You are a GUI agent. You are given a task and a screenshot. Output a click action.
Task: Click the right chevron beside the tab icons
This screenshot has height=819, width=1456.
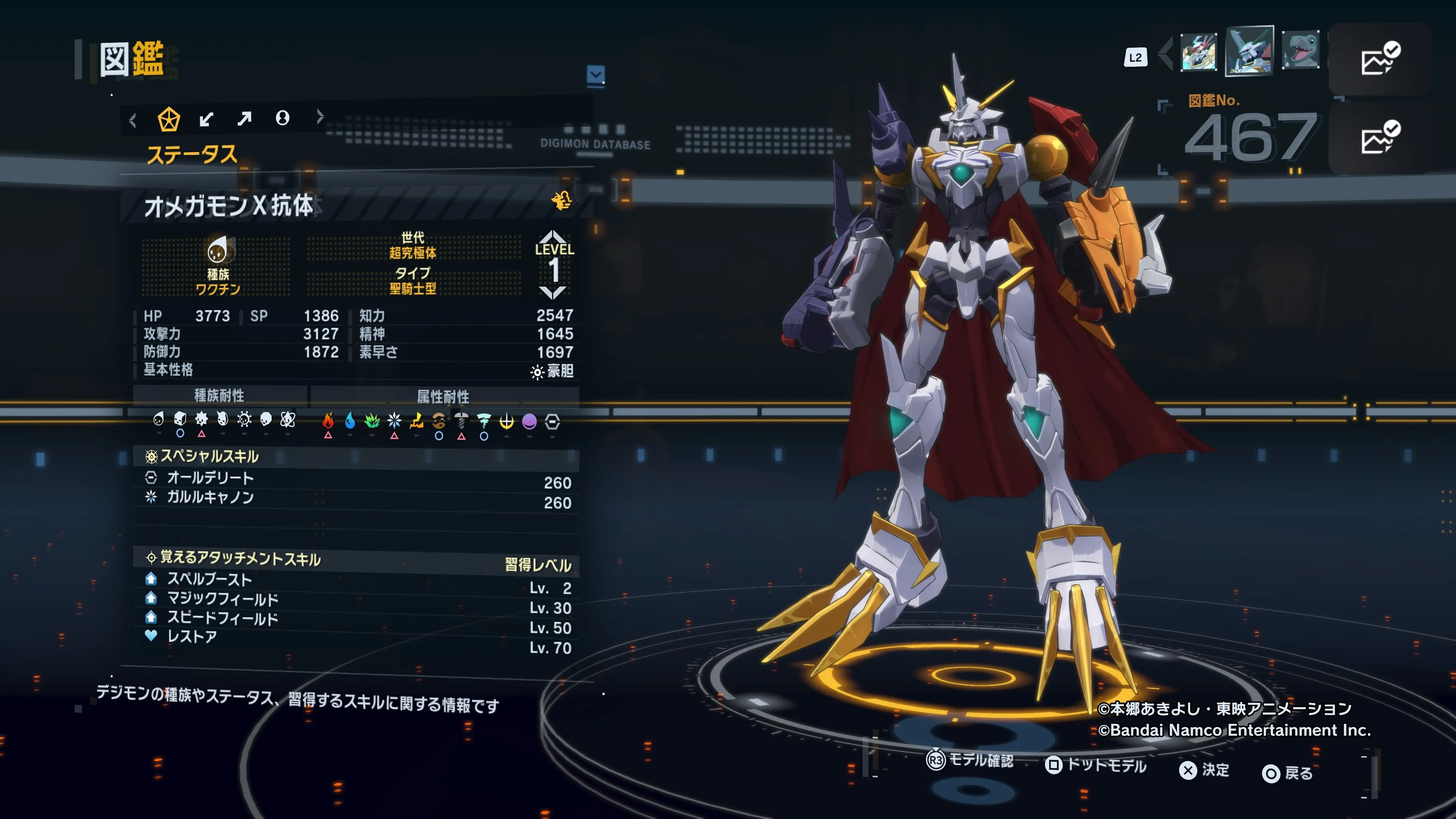[320, 117]
